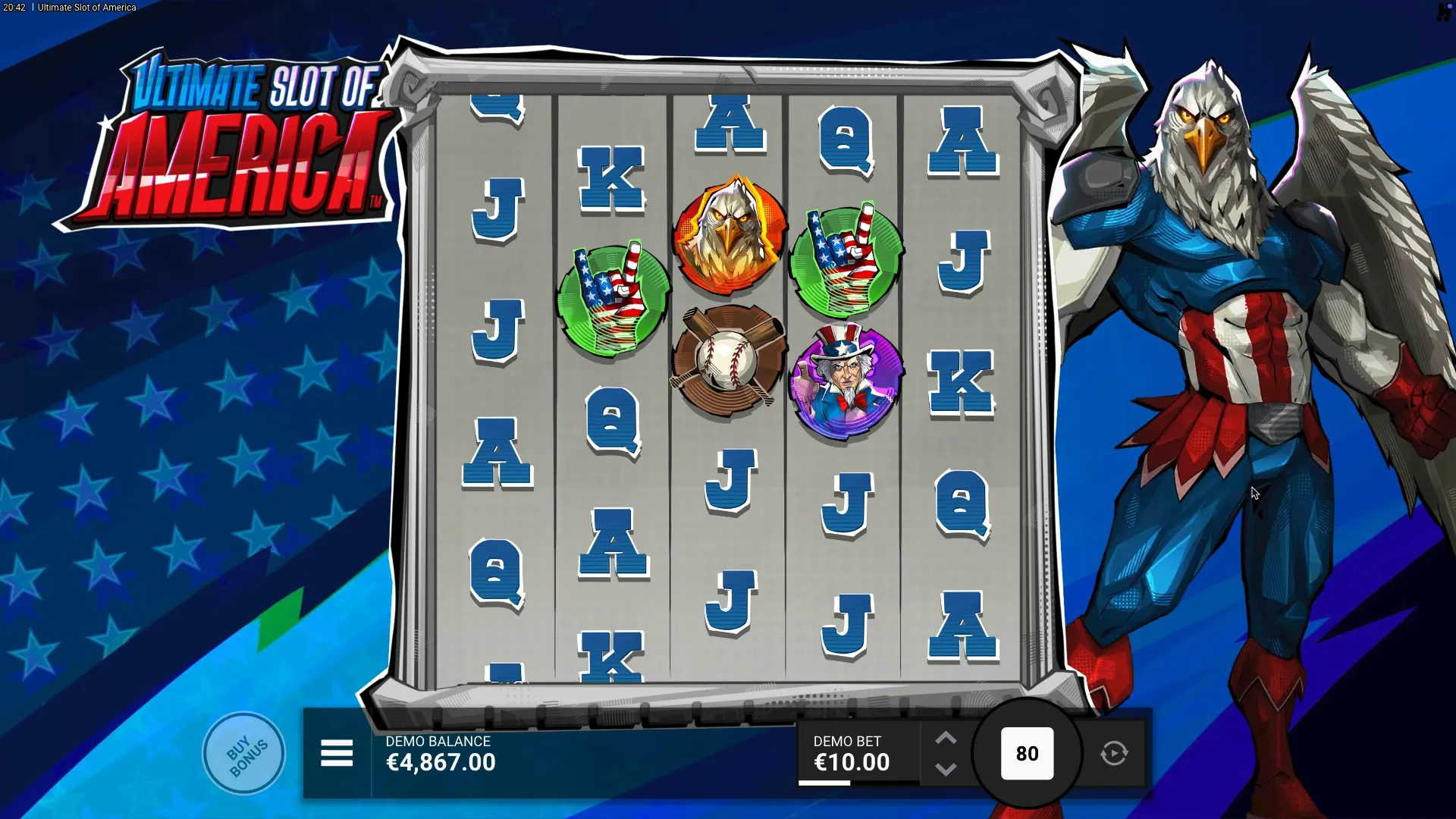Open the hamburger game menu
Image resolution: width=1456 pixels, height=819 pixels.
[337, 754]
